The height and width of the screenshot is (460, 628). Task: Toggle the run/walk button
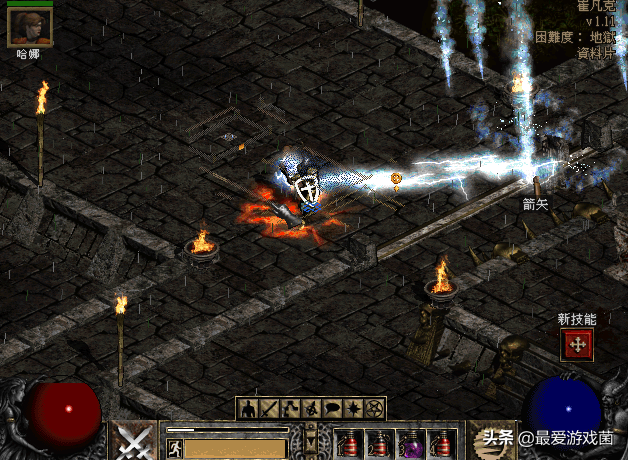click(x=173, y=441)
